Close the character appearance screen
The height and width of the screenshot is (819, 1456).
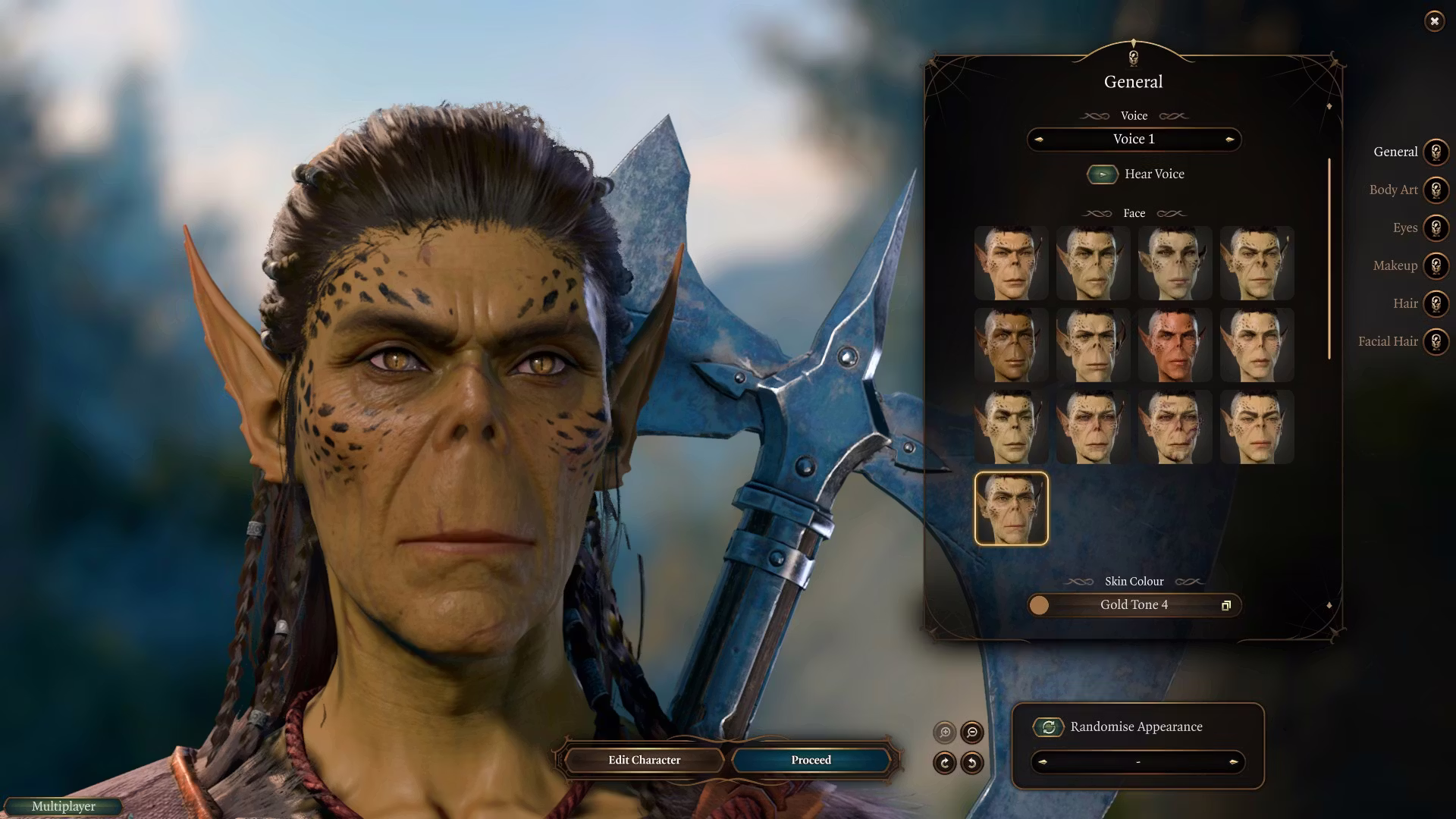pos(1434,21)
